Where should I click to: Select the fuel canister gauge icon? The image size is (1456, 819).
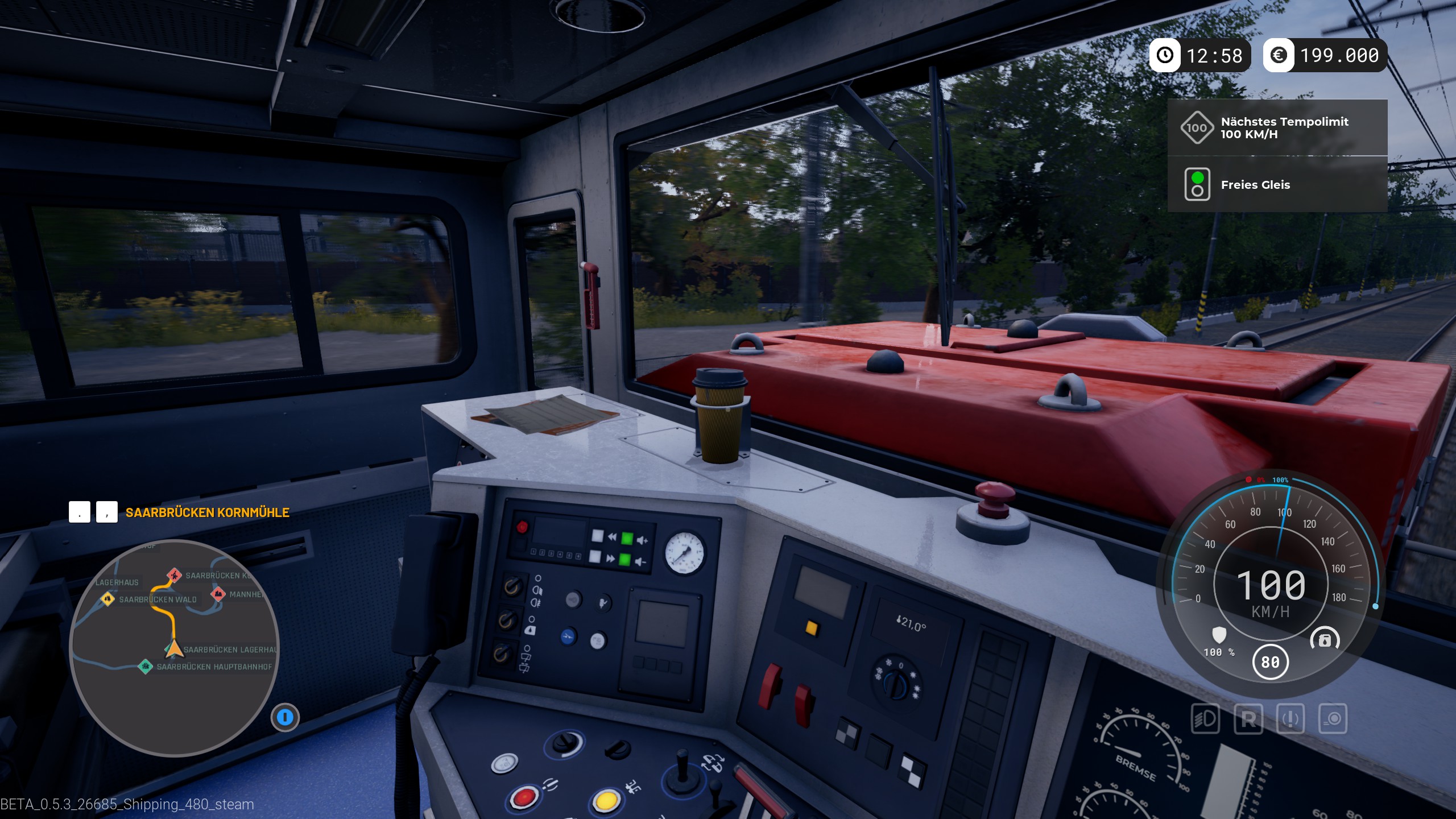1325,640
